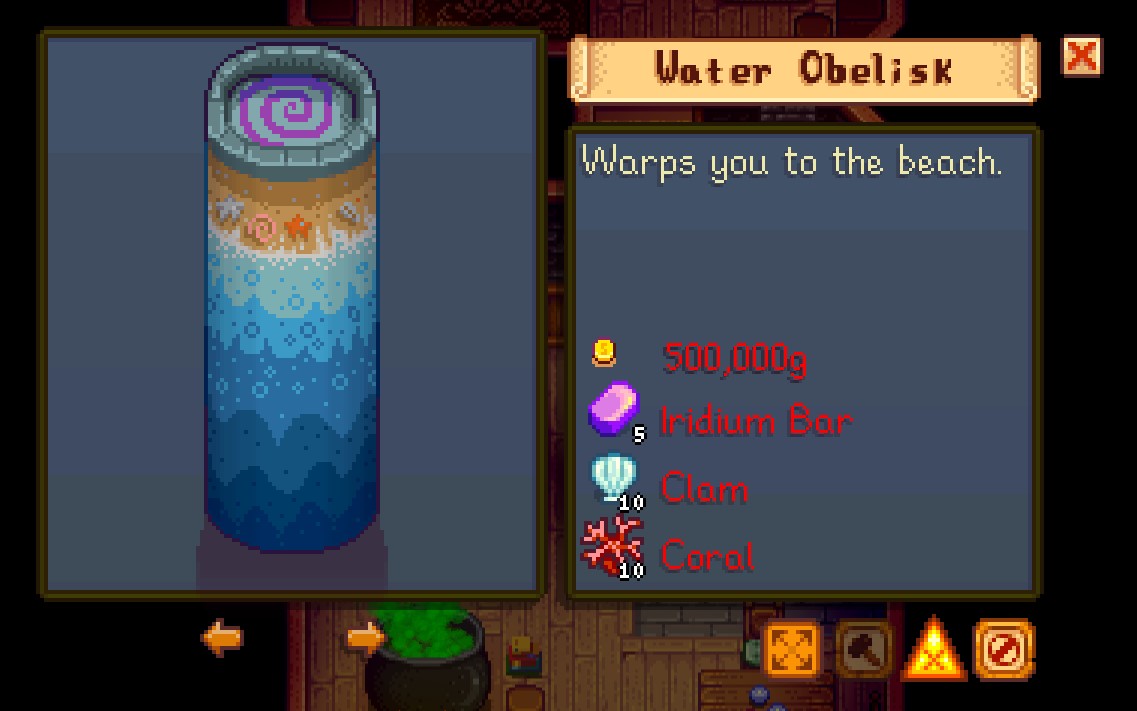The image size is (1137, 711).
Task: Show the next building blueprint
Action: (x=365, y=638)
